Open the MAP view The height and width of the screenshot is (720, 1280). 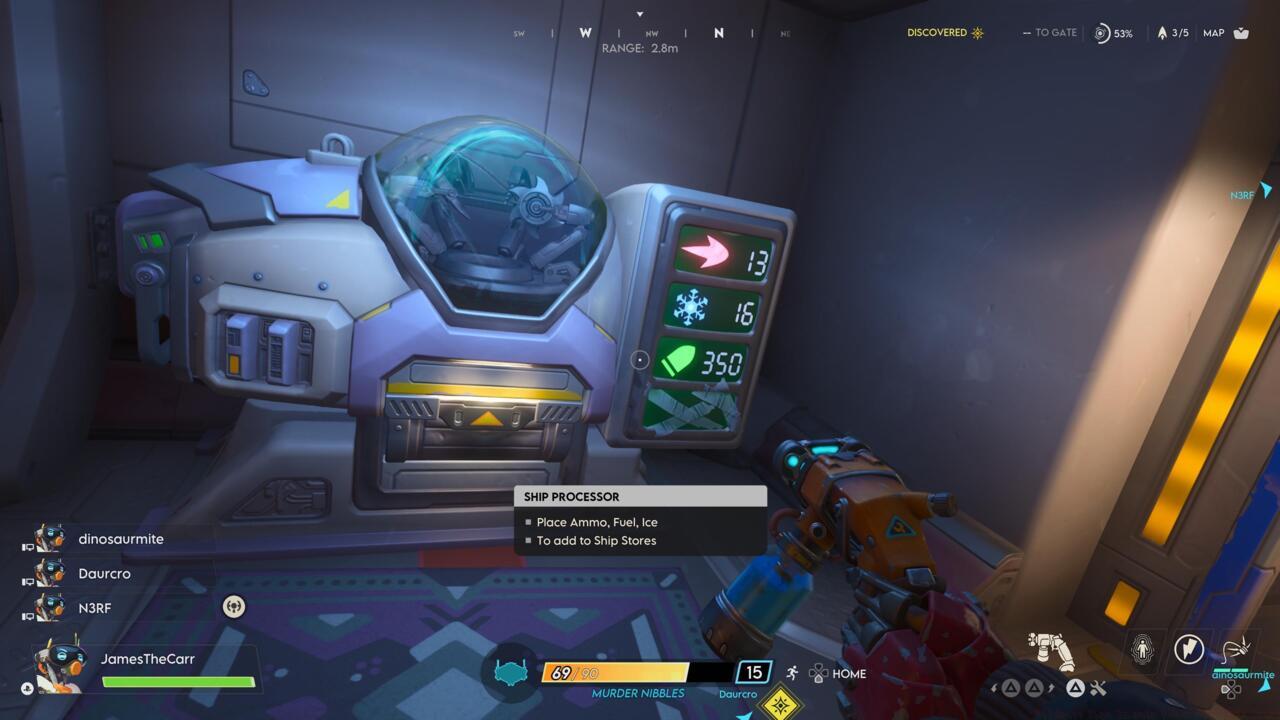tap(1213, 33)
